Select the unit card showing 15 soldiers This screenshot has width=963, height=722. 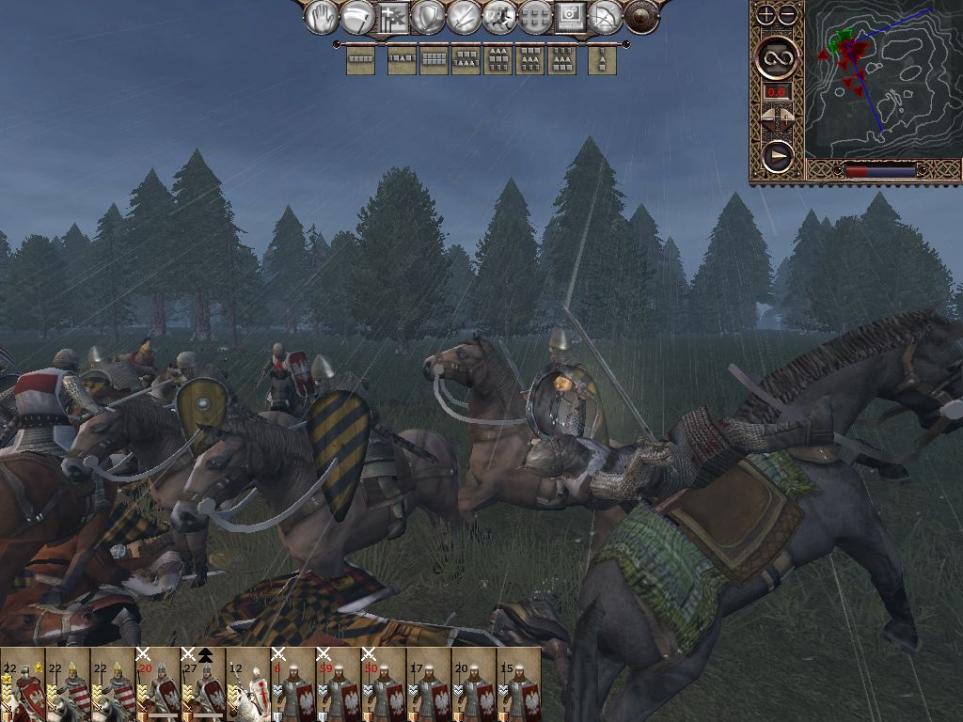point(517,685)
